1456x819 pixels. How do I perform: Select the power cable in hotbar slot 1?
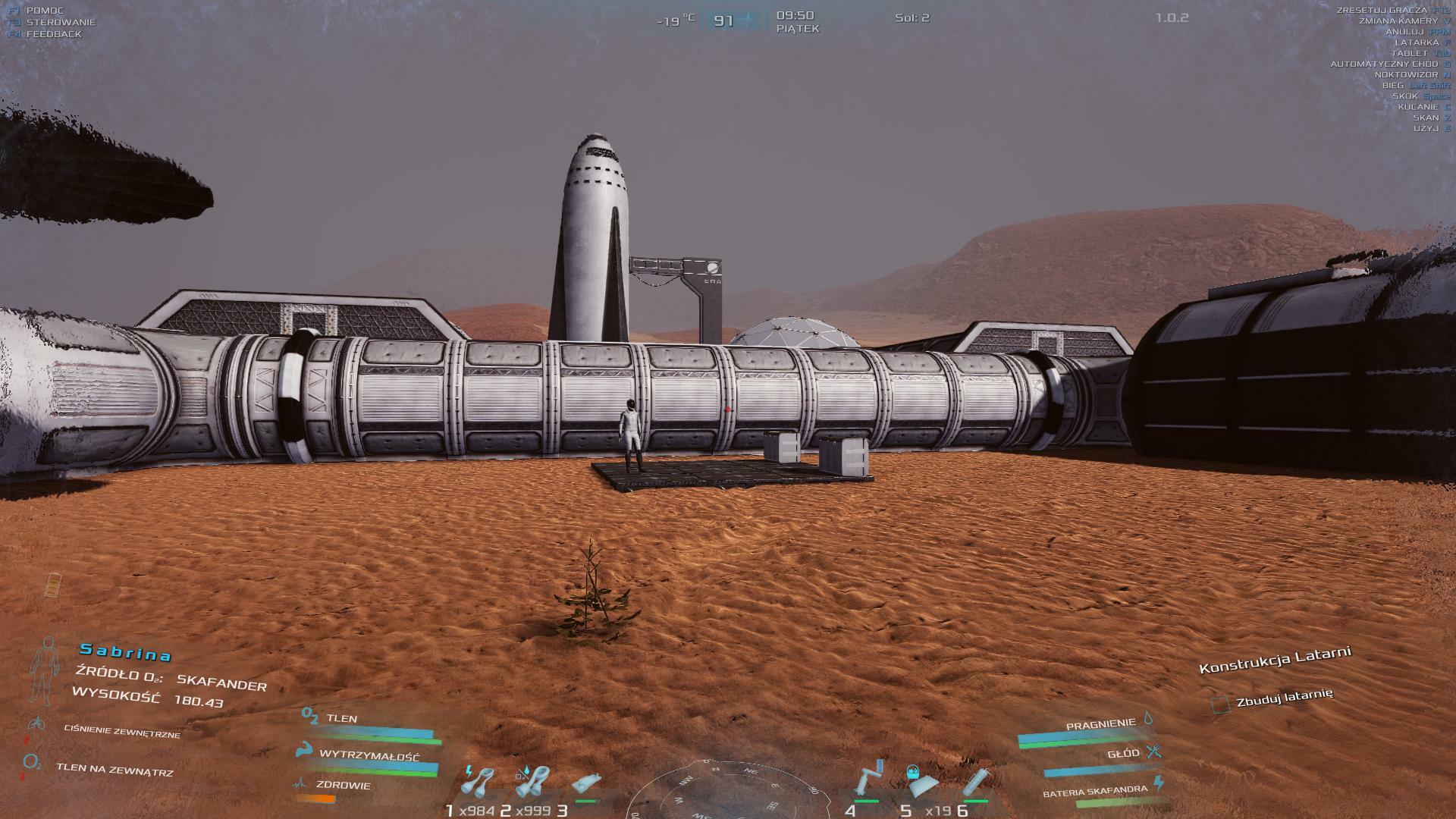click(479, 783)
